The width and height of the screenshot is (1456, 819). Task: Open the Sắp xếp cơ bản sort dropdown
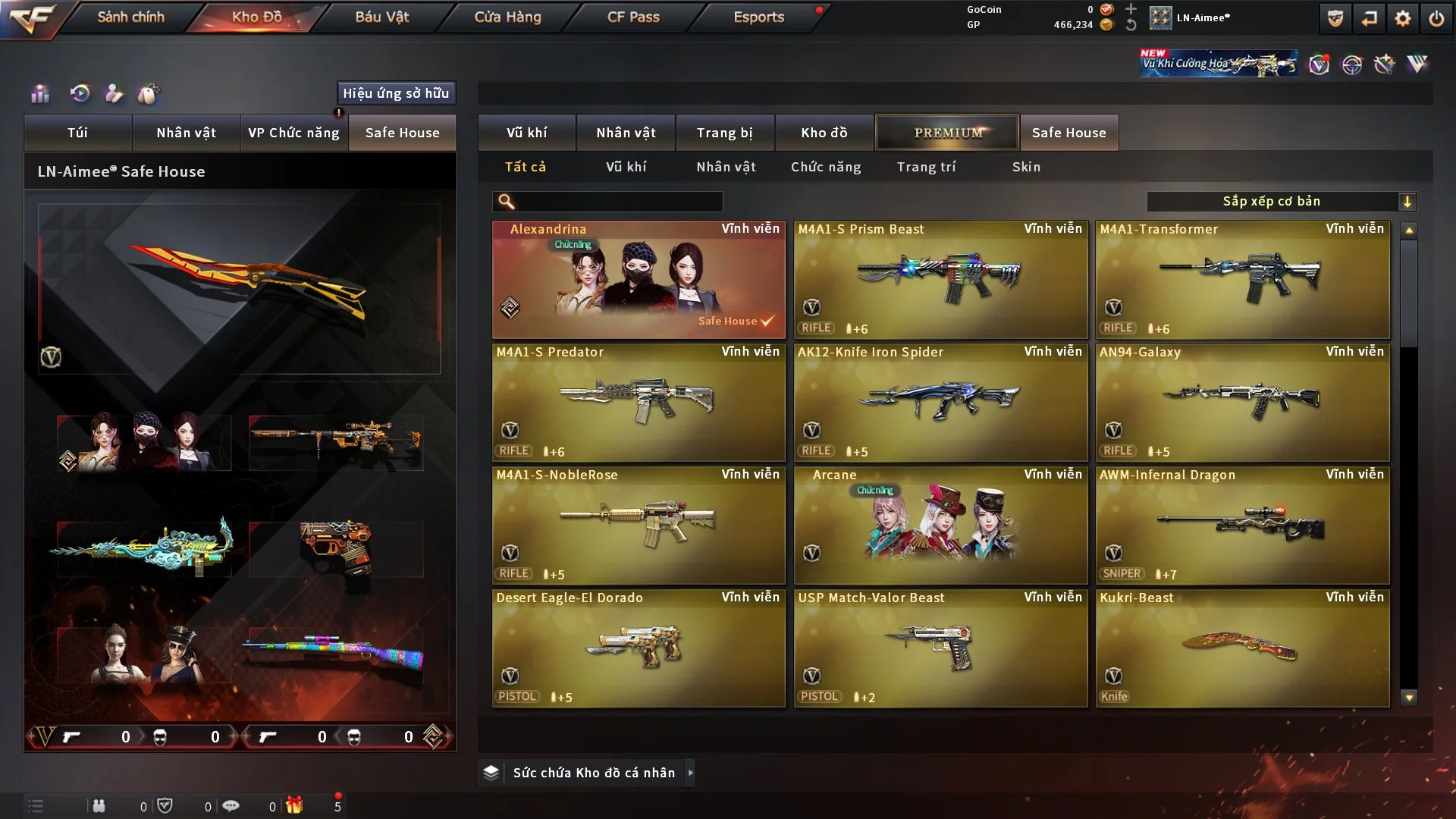coord(1281,201)
